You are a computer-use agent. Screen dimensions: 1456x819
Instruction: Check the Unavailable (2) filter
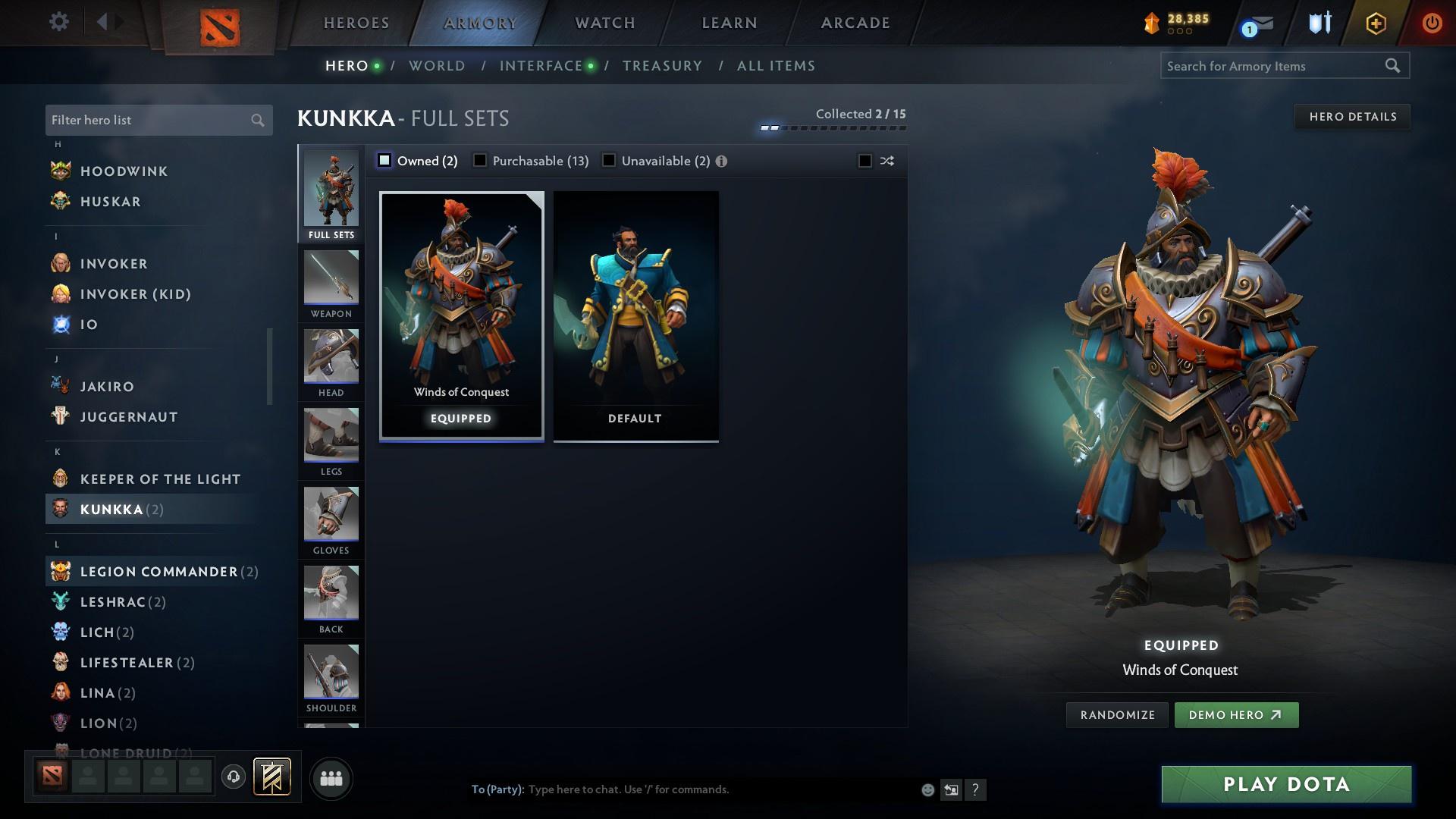click(609, 161)
